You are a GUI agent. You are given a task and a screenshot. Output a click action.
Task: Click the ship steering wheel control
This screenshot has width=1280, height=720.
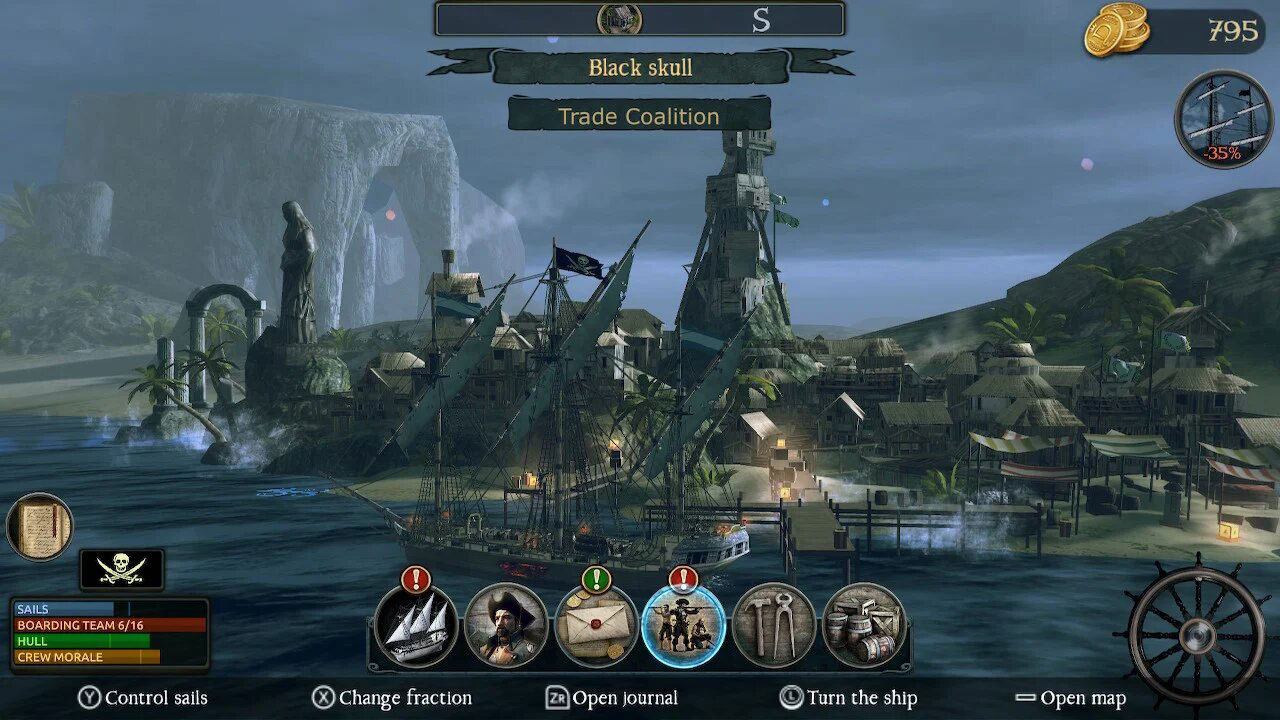[x=1195, y=632]
